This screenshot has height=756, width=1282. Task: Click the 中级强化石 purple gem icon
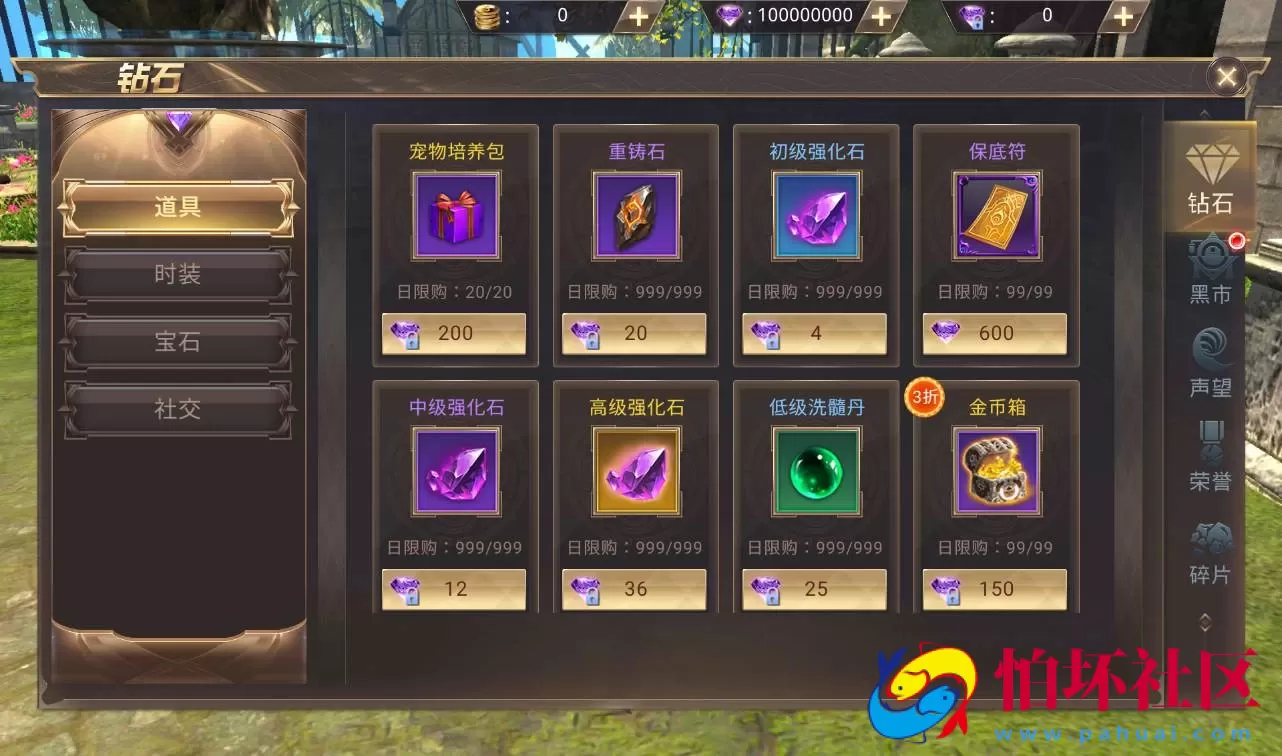coord(455,470)
